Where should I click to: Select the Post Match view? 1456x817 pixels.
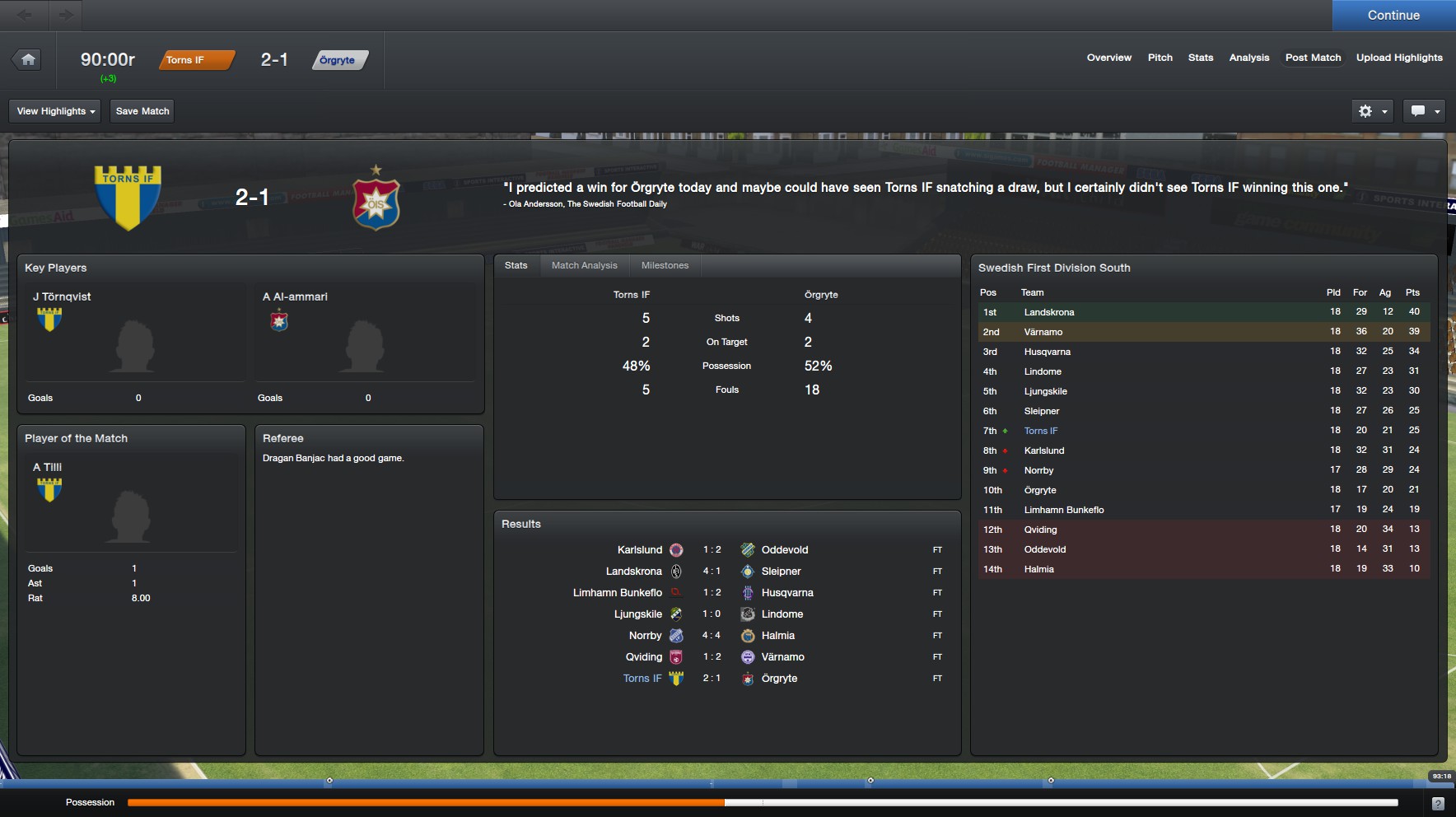[x=1313, y=58]
